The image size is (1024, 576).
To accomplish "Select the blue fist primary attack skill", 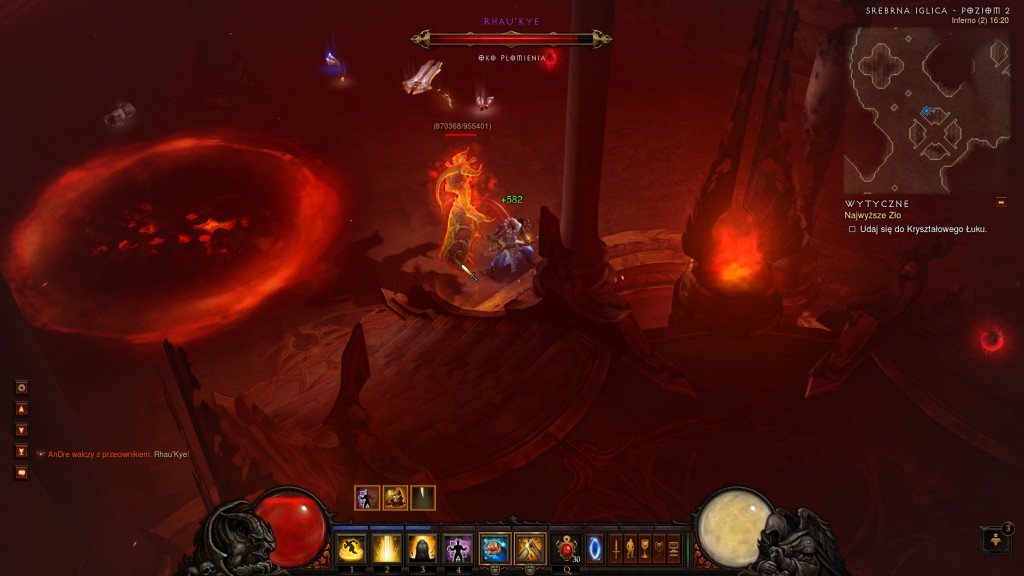I will 494,548.
